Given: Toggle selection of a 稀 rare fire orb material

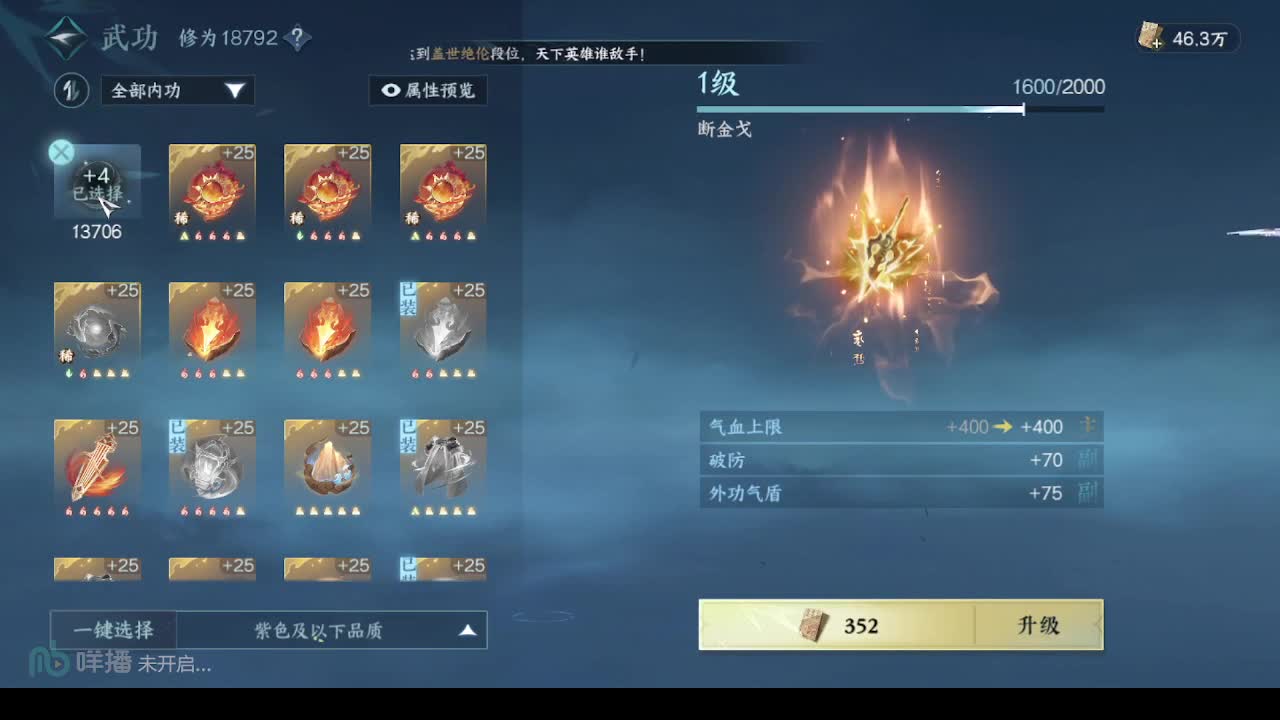Looking at the screenshot, I should [212, 192].
